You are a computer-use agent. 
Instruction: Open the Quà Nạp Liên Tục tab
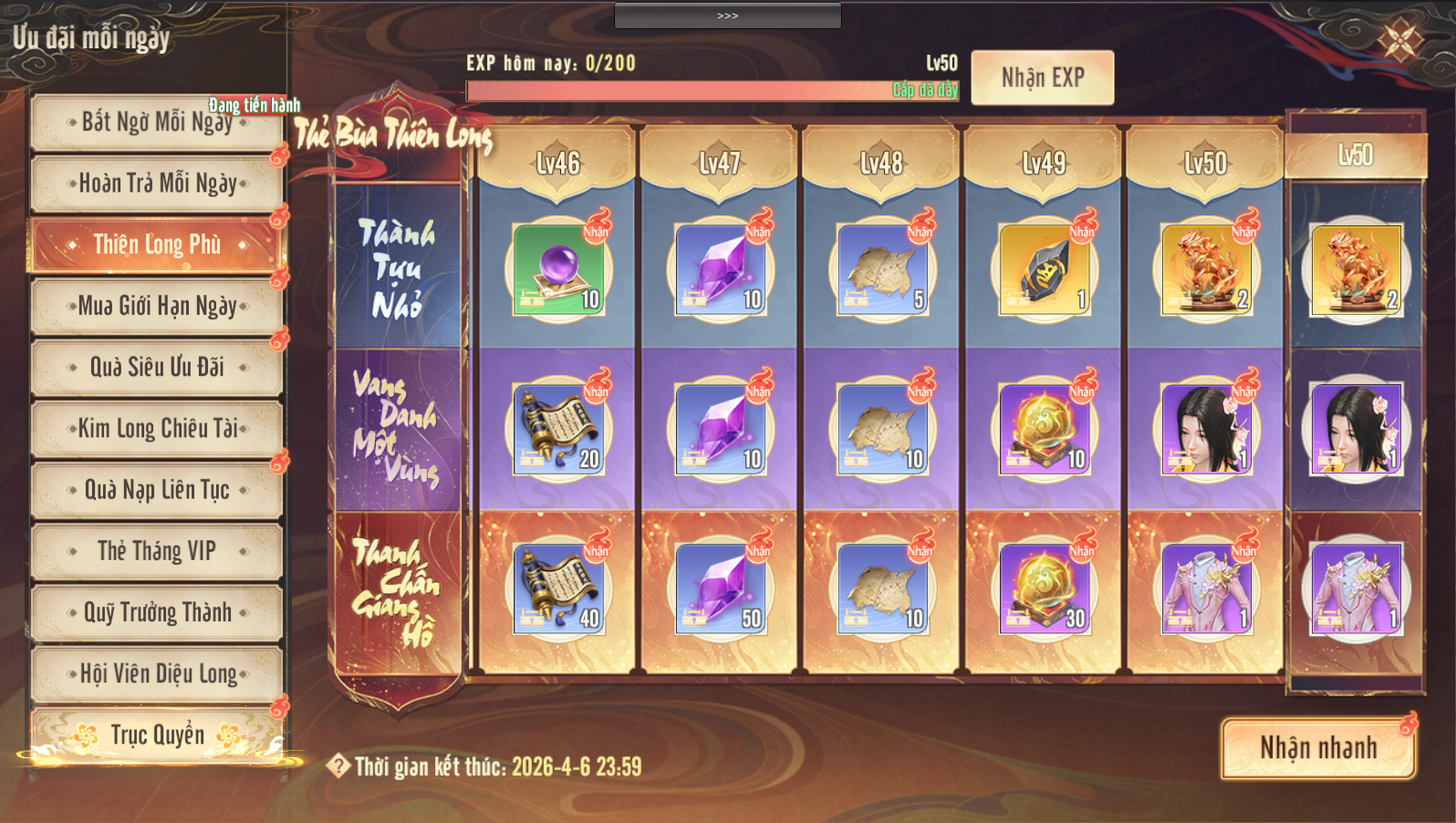click(x=156, y=490)
